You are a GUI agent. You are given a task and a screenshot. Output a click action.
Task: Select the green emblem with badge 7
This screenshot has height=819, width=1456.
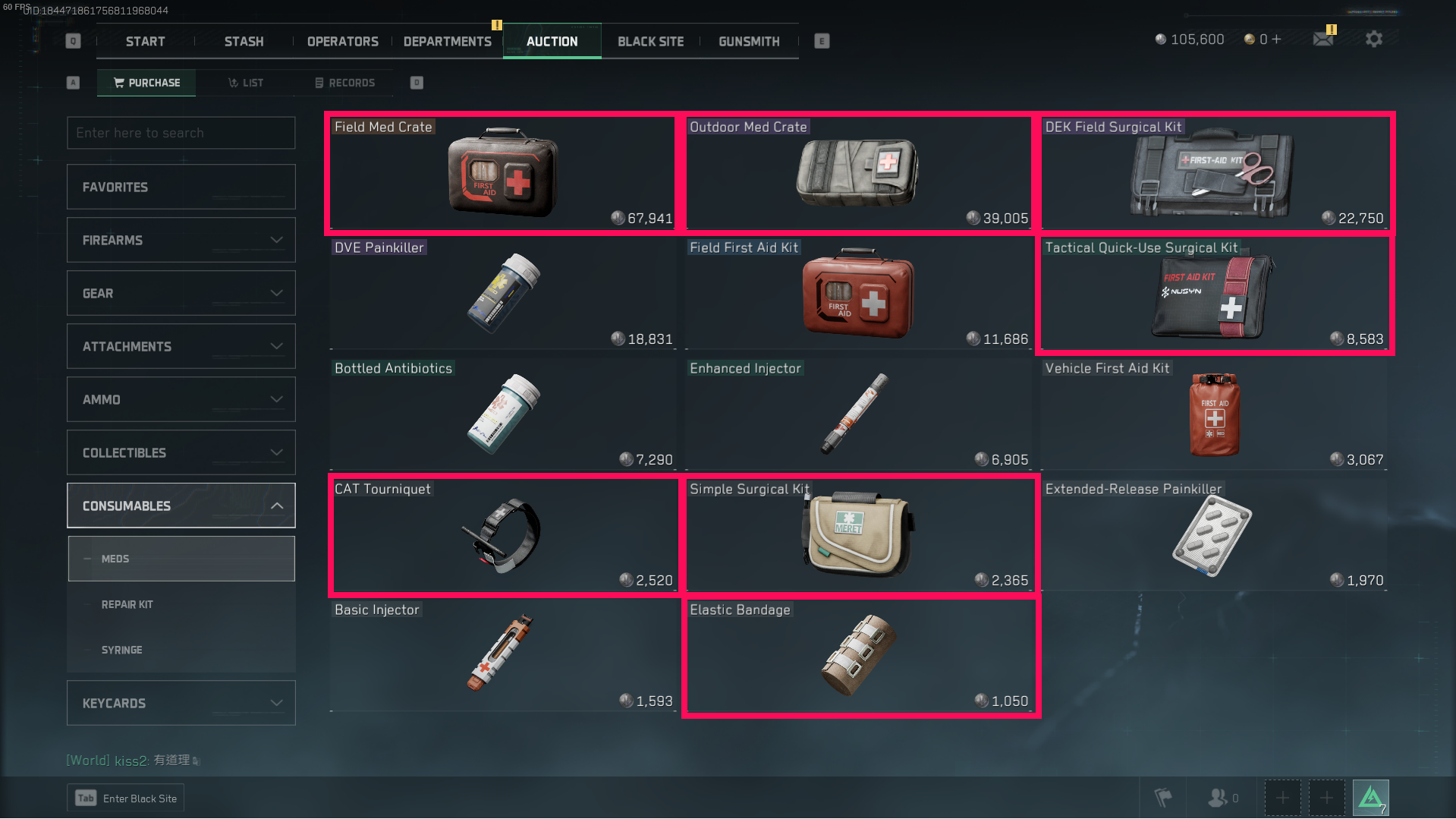tap(1371, 797)
